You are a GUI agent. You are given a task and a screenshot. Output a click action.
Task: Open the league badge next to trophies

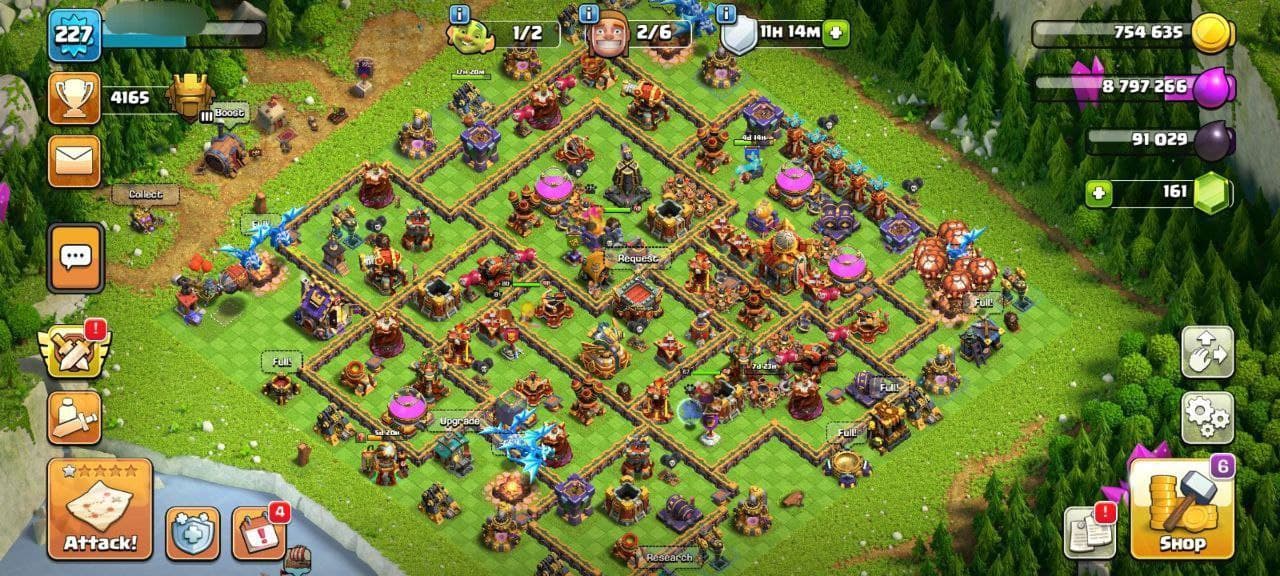(x=190, y=97)
